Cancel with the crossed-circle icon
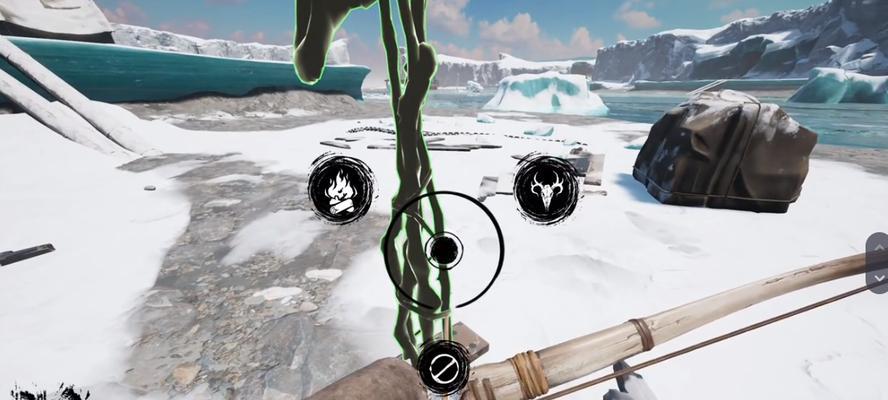This screenshot has height=400, width=888. (x=441, y=368)
